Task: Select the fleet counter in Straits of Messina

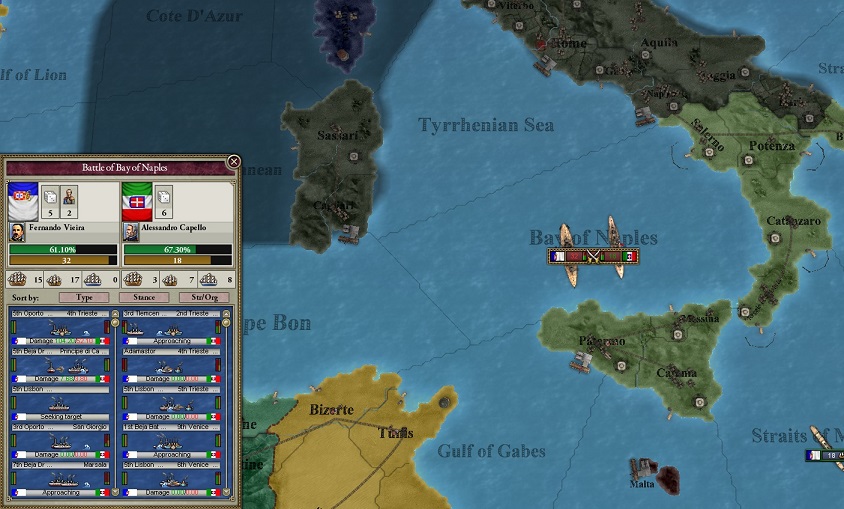Action: tap(825, 455)
